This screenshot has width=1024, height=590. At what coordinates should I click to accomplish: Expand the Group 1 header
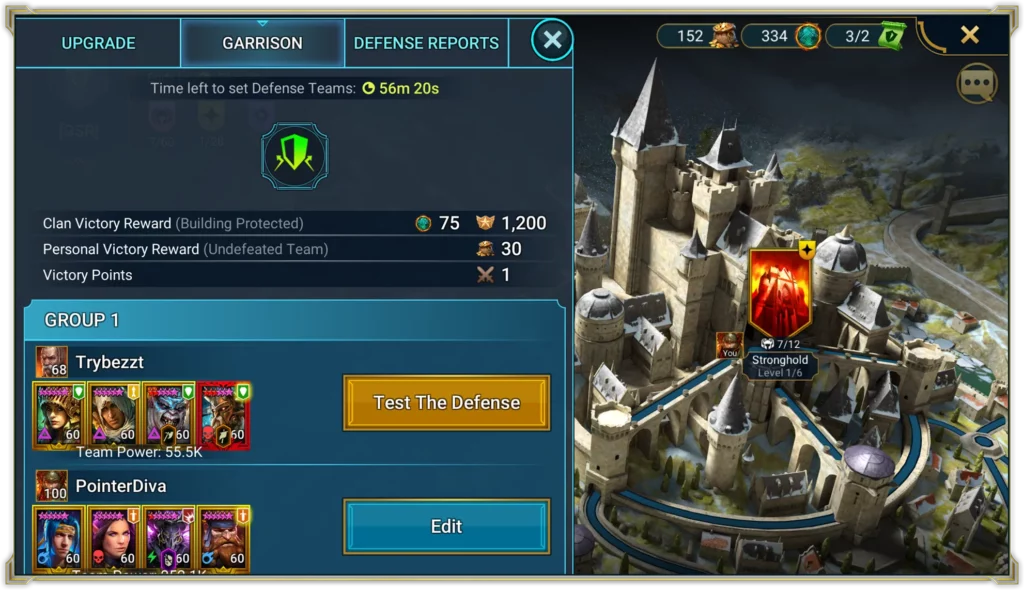[295, 320]
